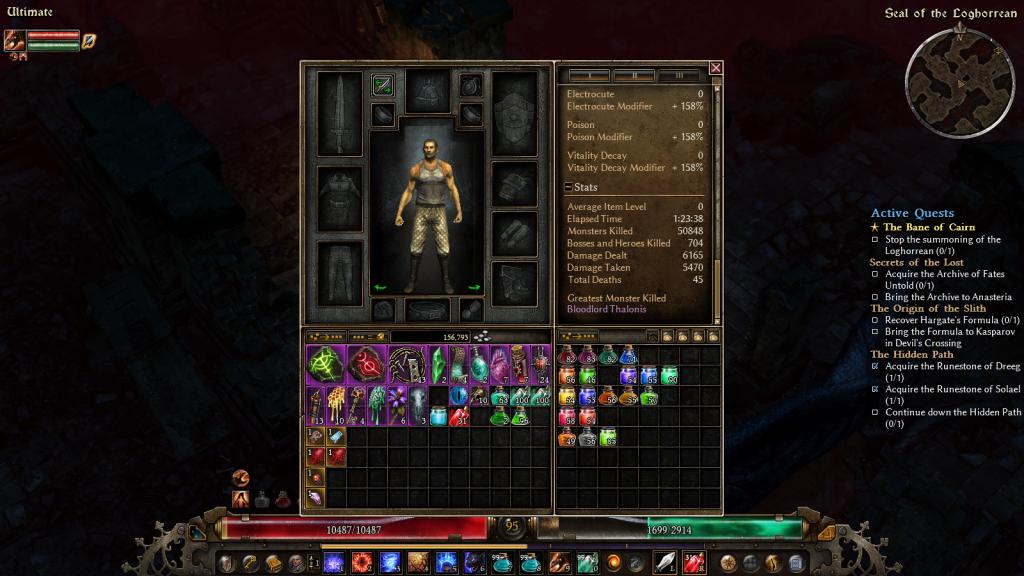This screenshot has width=1024, height=576.
Task: Select the purple flower item in inventory
Action: click(x=397, y=406)
